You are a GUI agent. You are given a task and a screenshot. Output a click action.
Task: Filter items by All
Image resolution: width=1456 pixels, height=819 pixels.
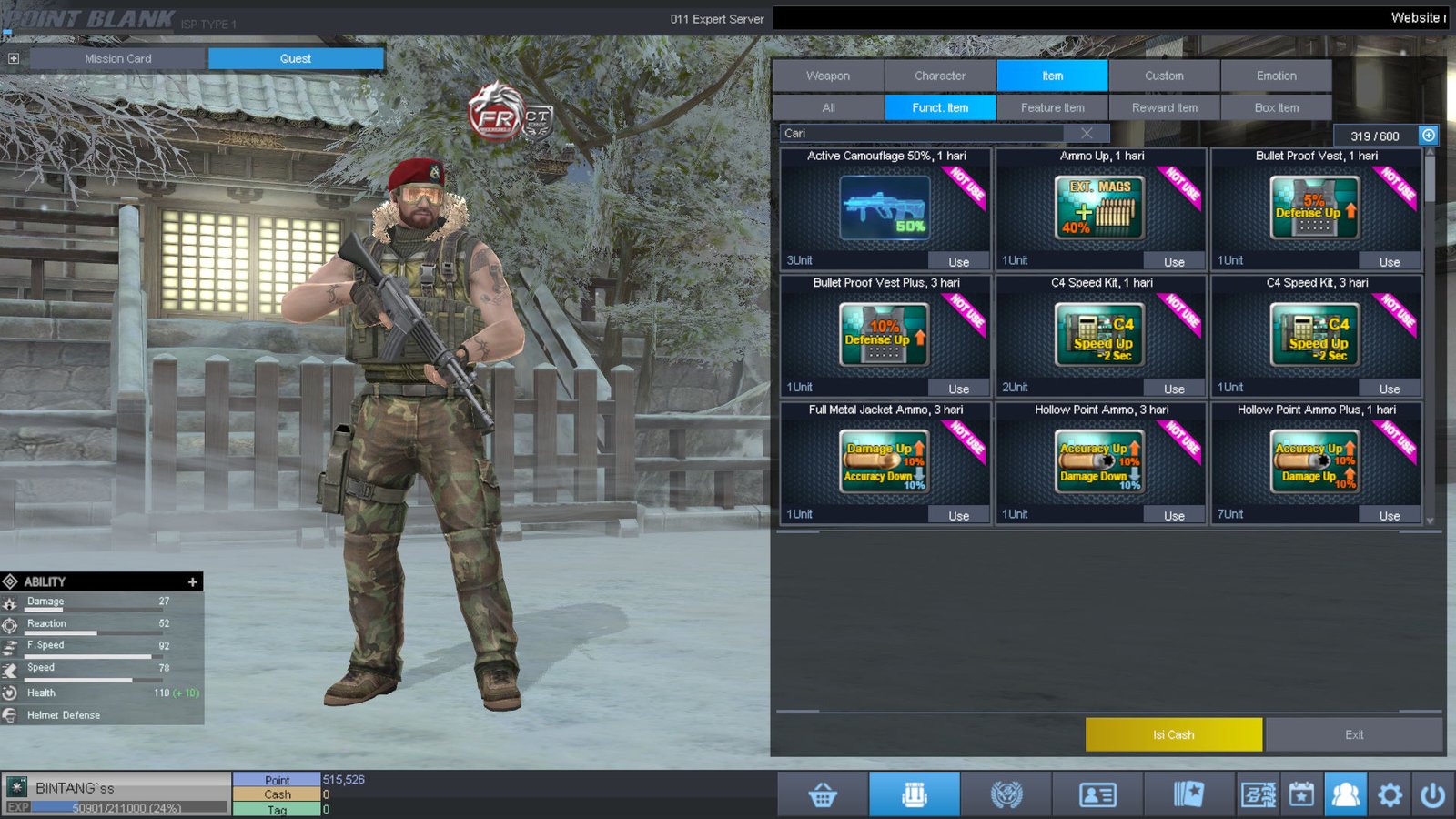828,107
